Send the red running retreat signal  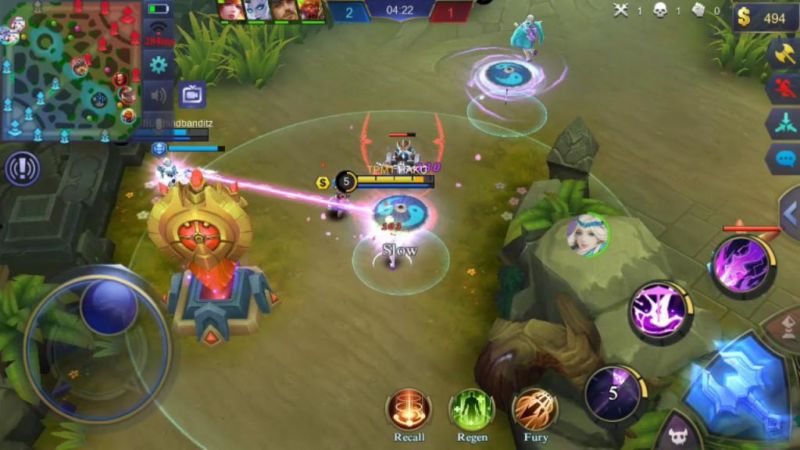[x=783, y=89]
